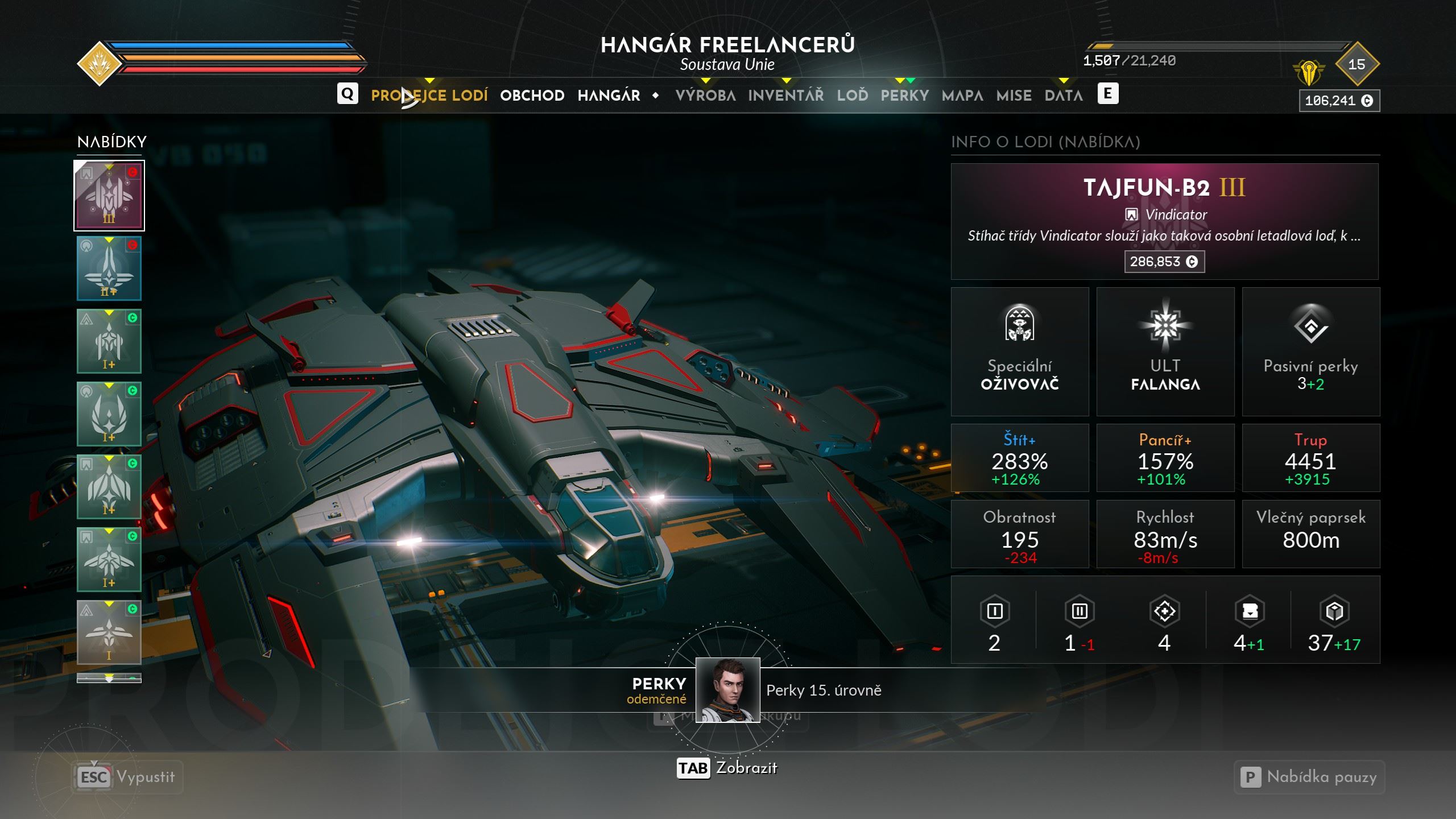Choose the teal II+ ship offer
The height and width of the screenshot is (819, 1456).
(109, 268)
